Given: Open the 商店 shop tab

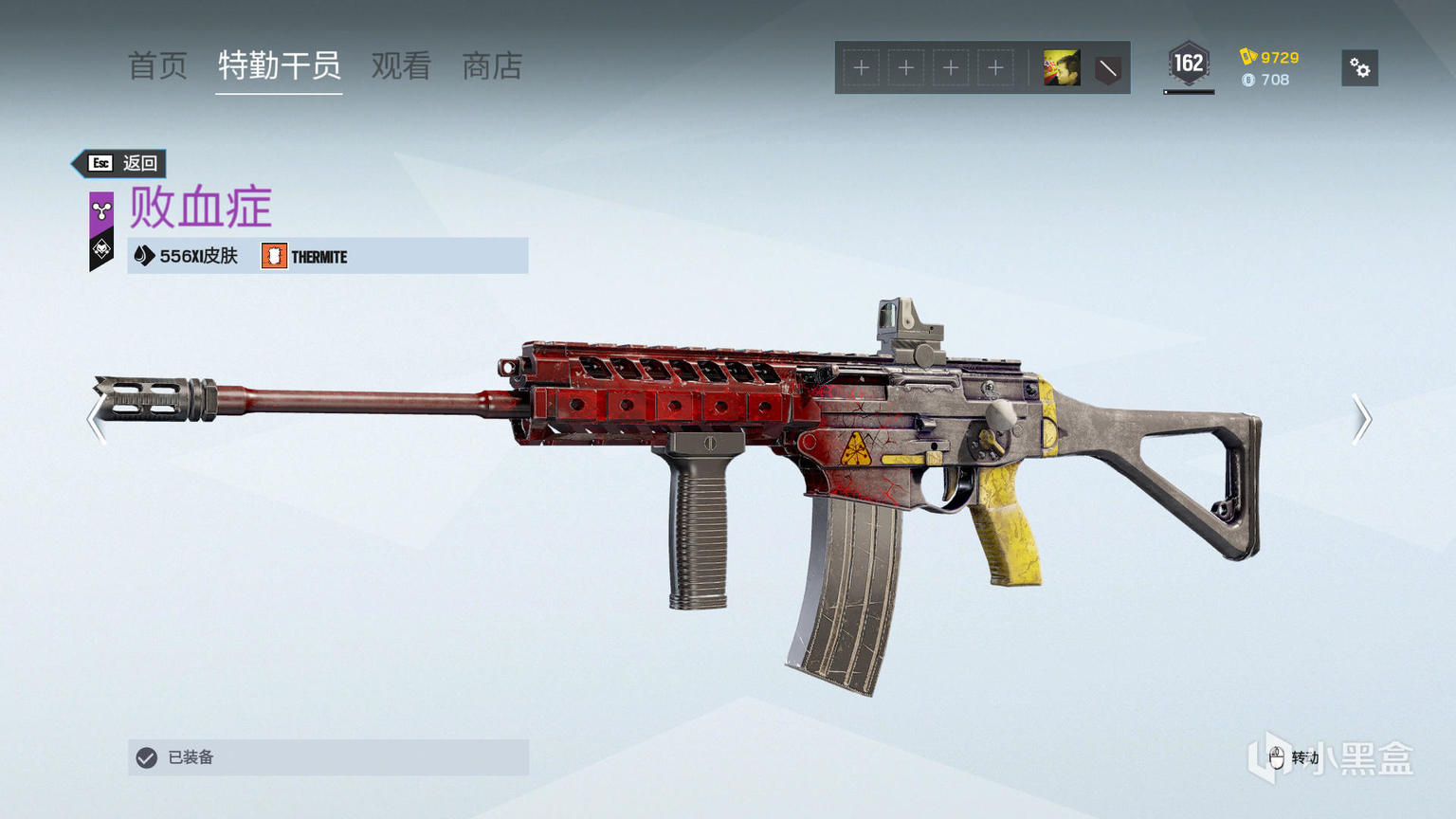Looking at the screenshot, I should (x=492, y=66).
